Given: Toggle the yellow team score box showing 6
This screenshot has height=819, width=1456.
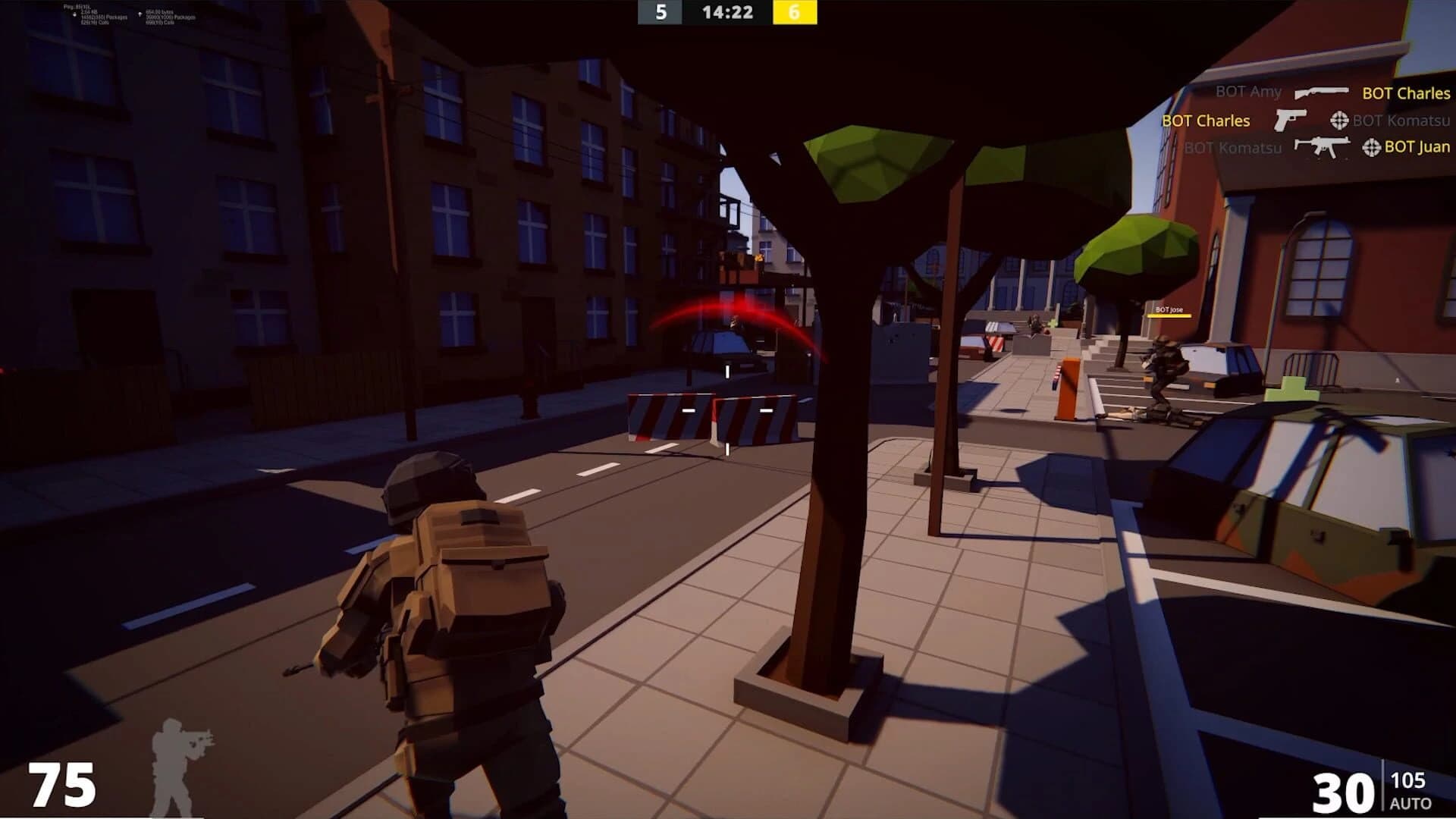Looking at the screenshot, I should 795,13.
